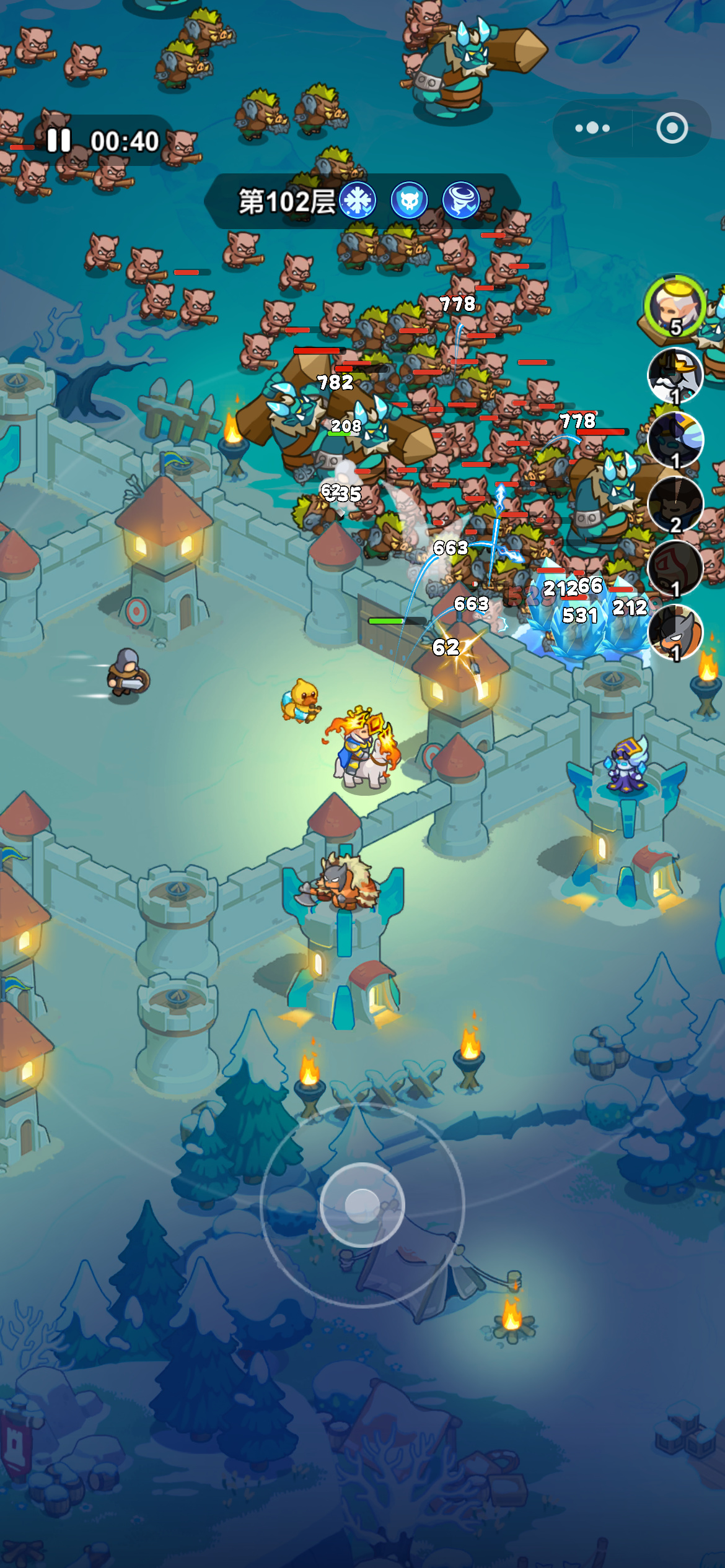Tap the tornado floor modifier icon
Viewport: 725px width, 1568px height.
[461, 201]
